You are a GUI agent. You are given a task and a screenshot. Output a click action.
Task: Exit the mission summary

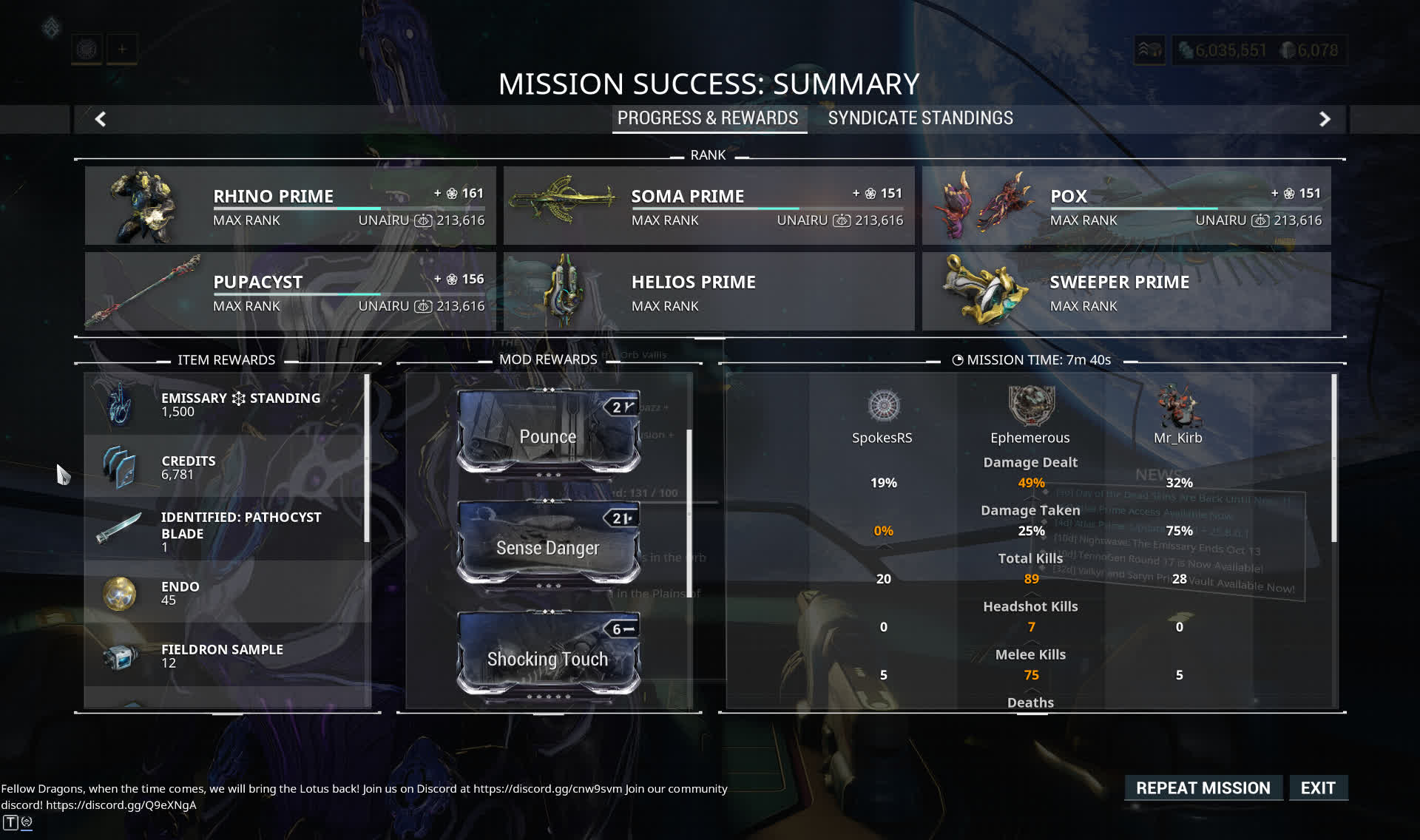(1318, 788)
